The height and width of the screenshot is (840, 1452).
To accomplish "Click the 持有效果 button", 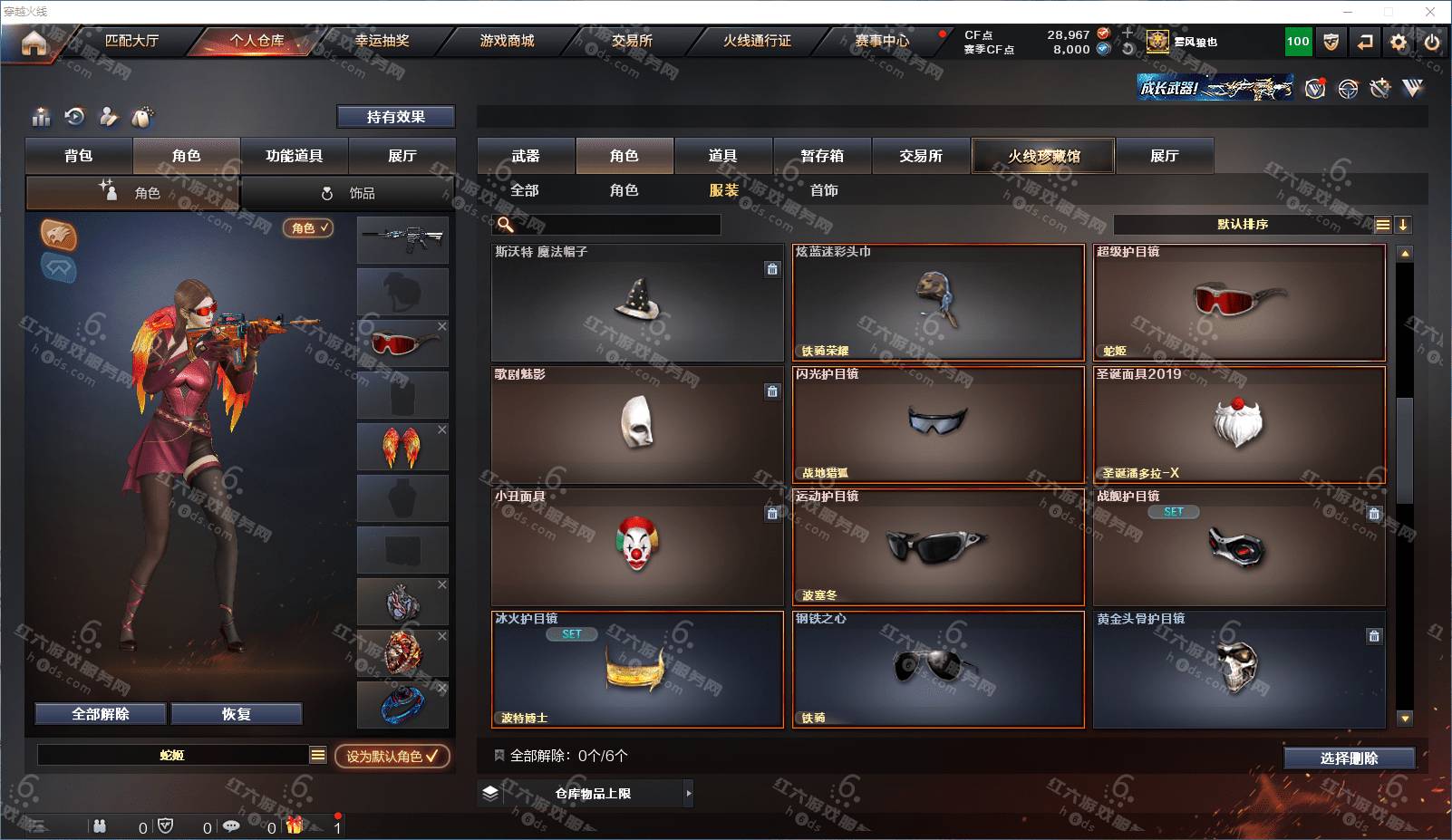I will [395, 117].
